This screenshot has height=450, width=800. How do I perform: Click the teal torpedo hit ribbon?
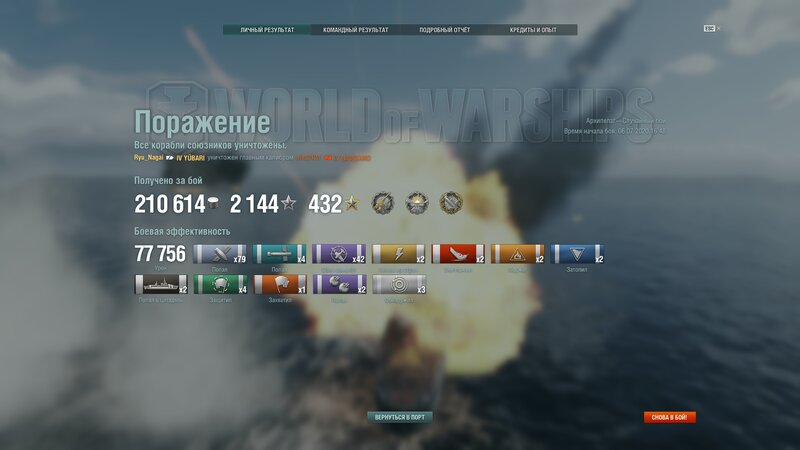pyautogui.click(x=279, y=255)
